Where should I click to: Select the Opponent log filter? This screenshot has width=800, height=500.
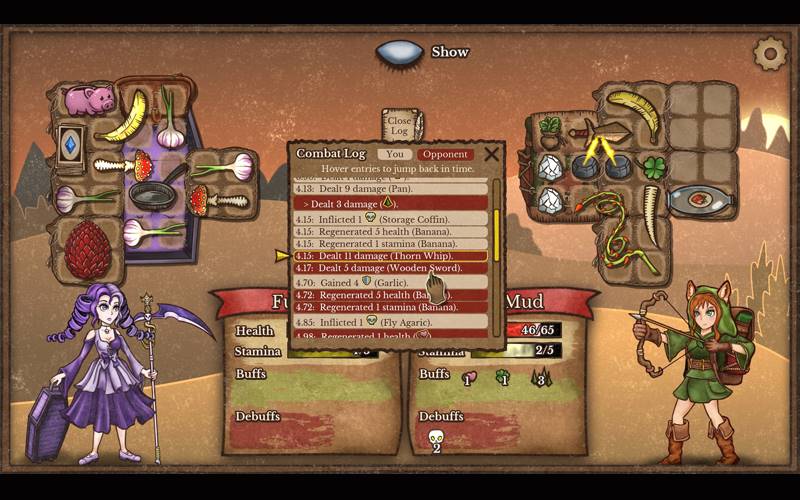[445, 155]
